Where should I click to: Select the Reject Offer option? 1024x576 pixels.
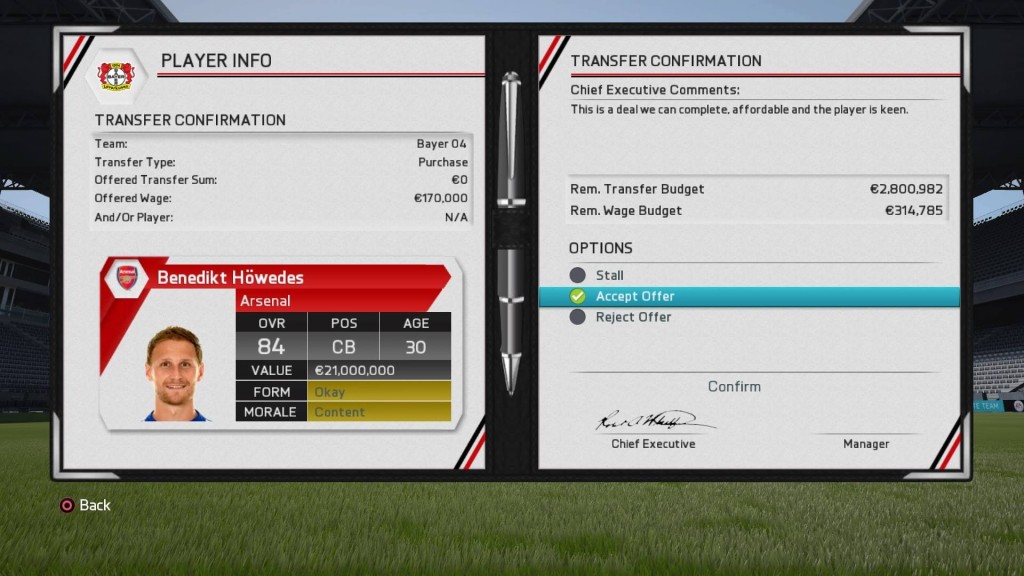tap(633, 317)
